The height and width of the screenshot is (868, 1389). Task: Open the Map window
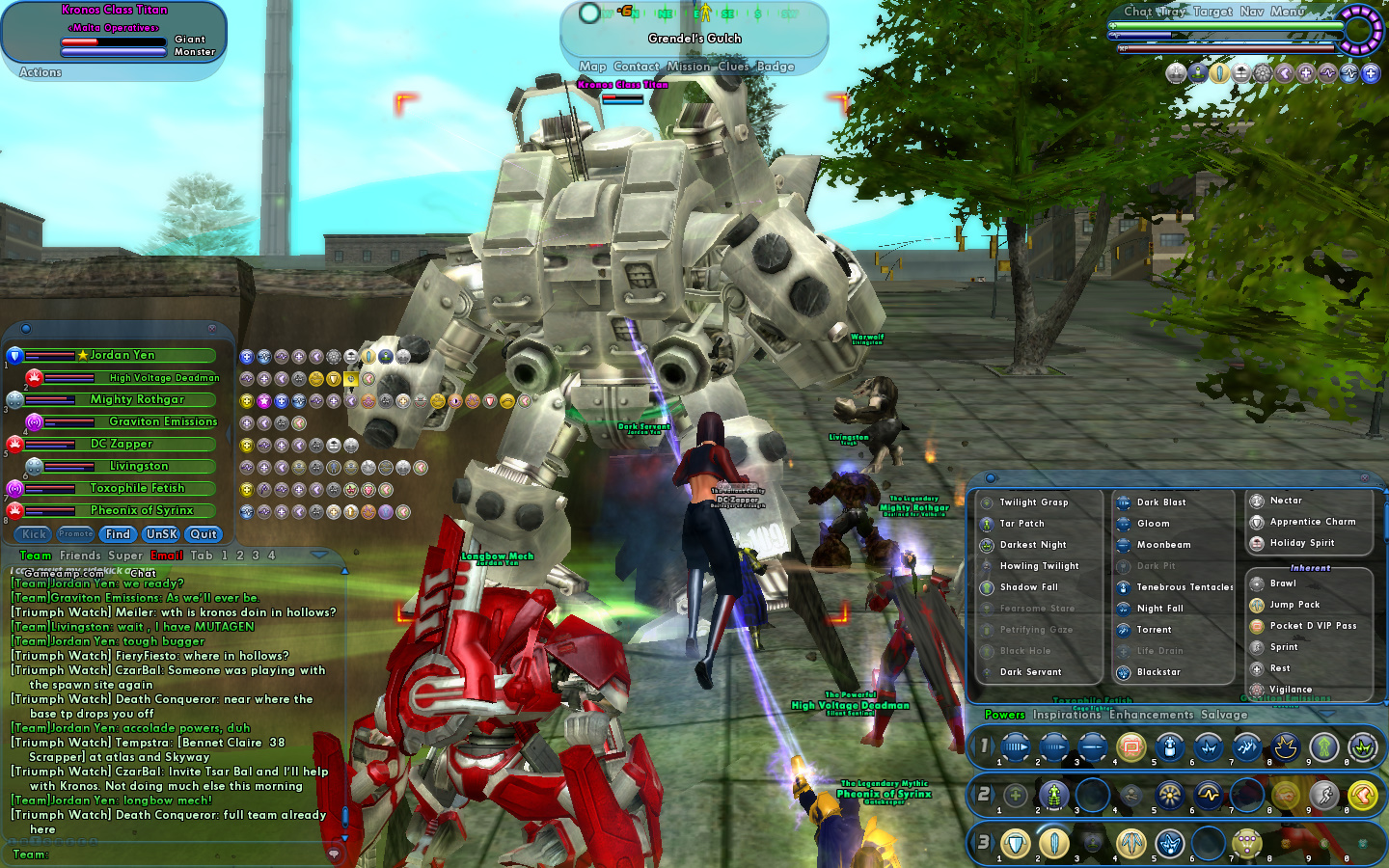(592, 67)
